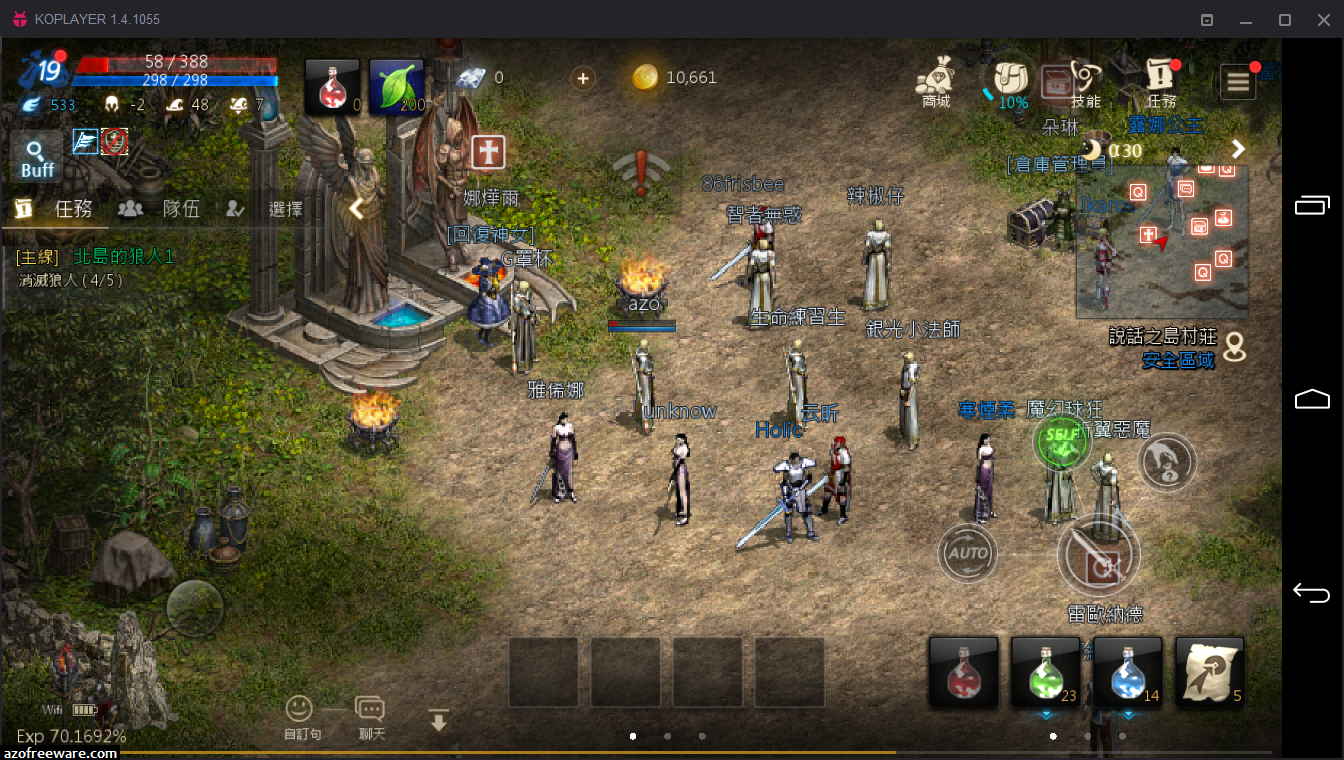The height and width of the screenshot is (760, 1344).
Task: Open the backpack icon showing 10%
Action: 1008,80
